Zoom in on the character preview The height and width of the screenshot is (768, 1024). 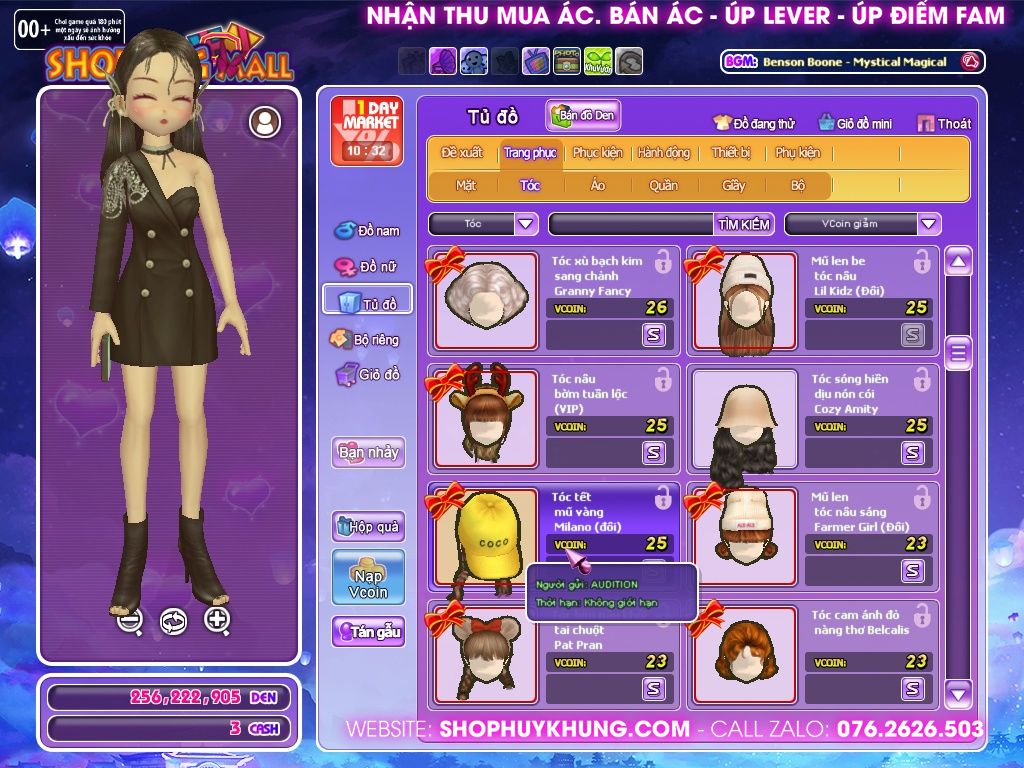click(217, 620)
